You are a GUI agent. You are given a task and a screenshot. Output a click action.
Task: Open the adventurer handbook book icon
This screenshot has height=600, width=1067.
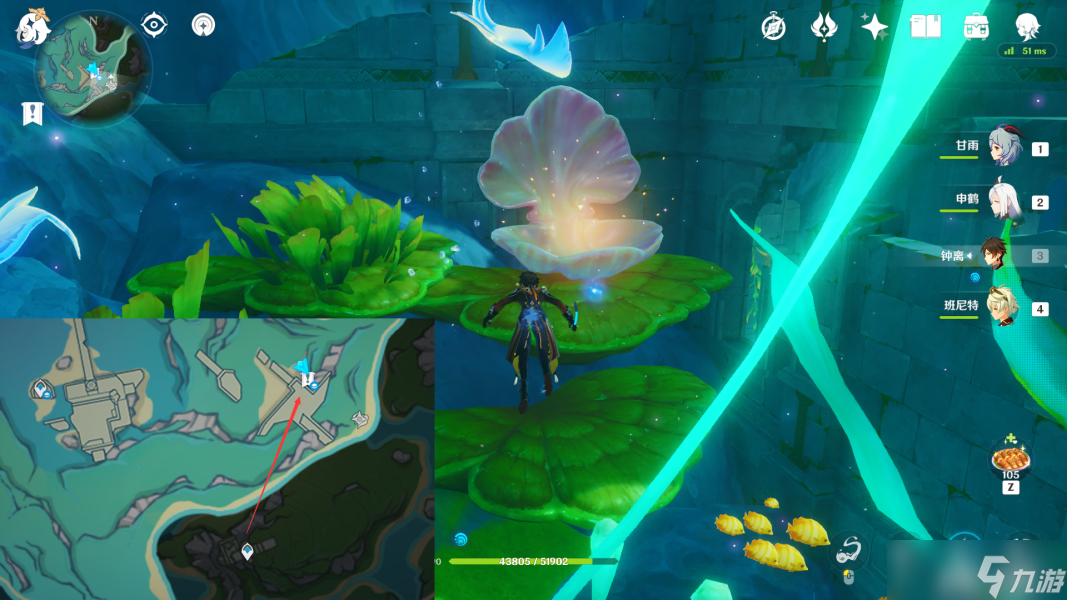[925, 27]
